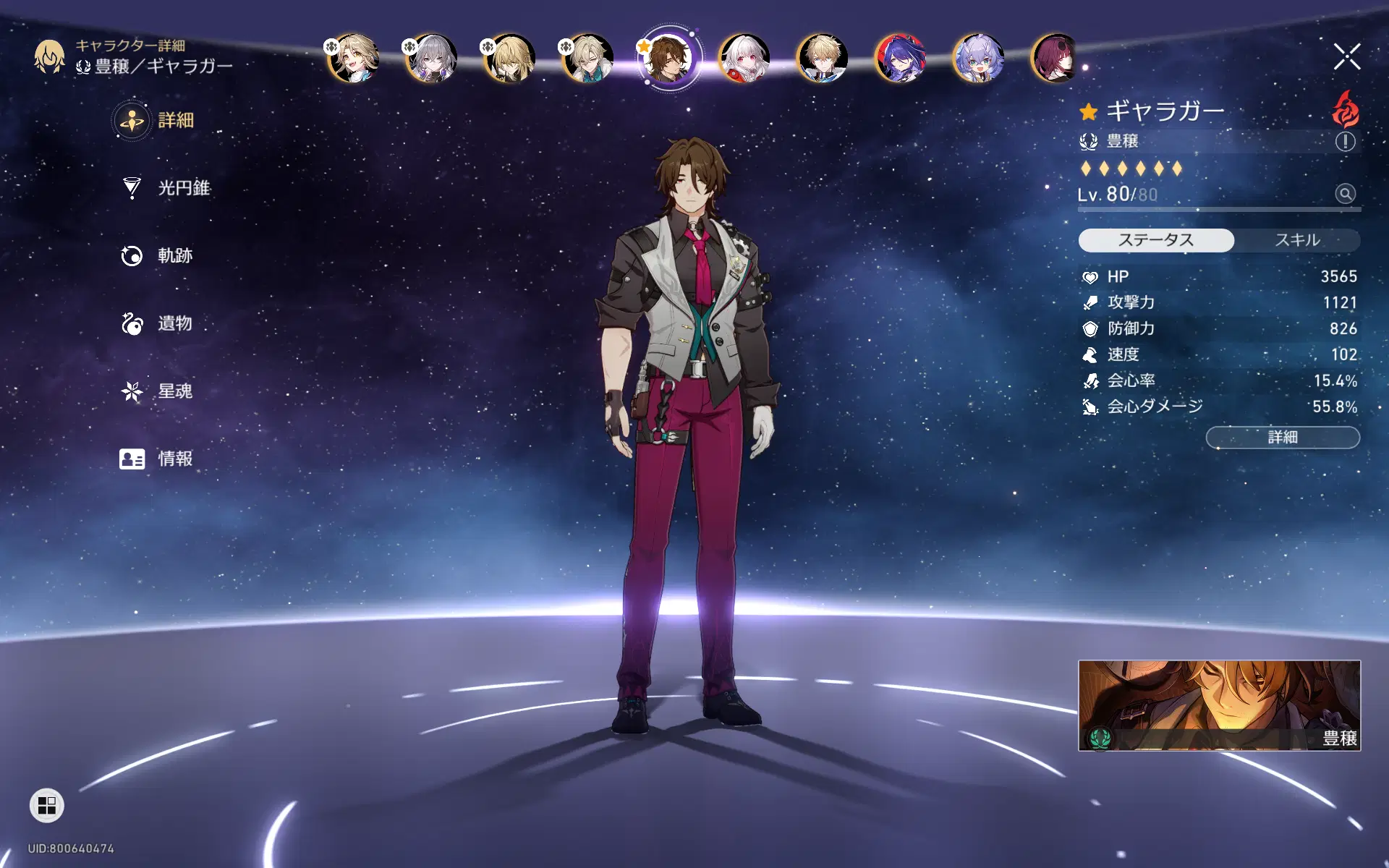The width and height of the screenshot is (1389, 868).
Task: Open the four-square grid button
Action: pyautogui.click(x=47, y=805)
